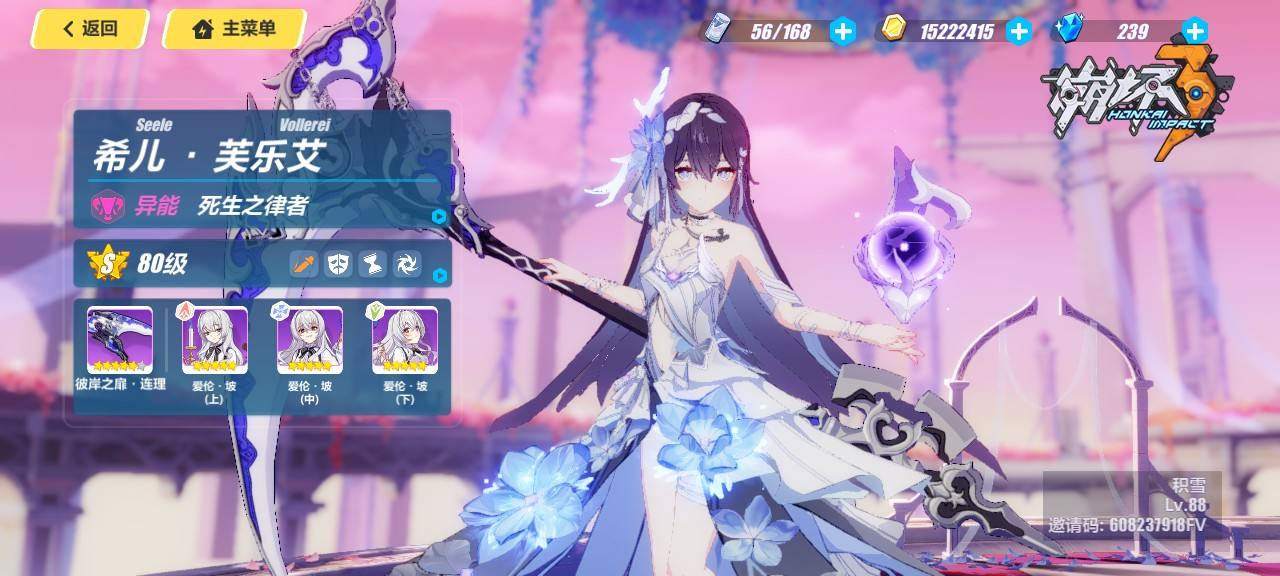This screenshot has height=576, width=1280.
Task: Open the 主菜单 main menu
Action: (x=234, y=29)
